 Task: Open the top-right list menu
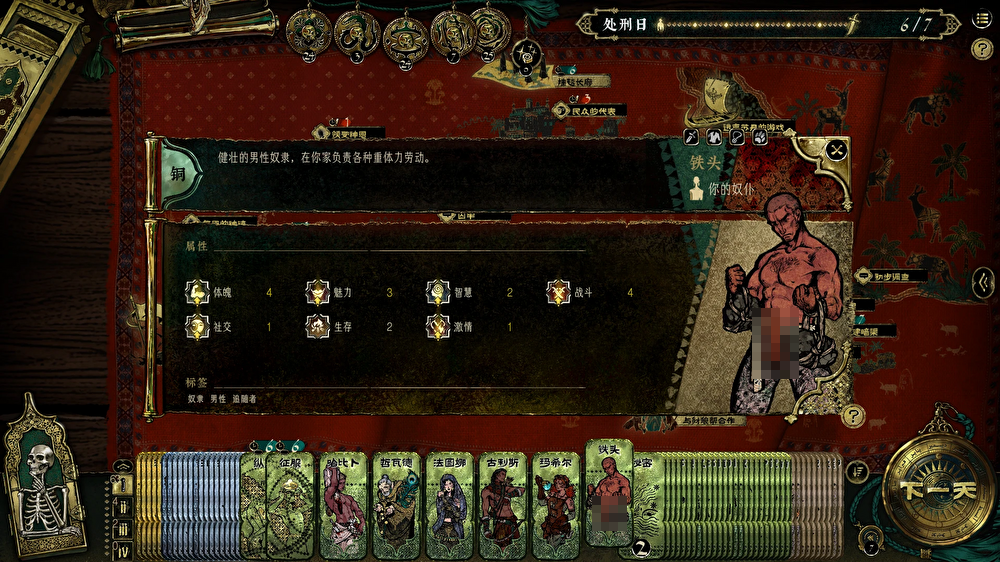click(981, 22)
